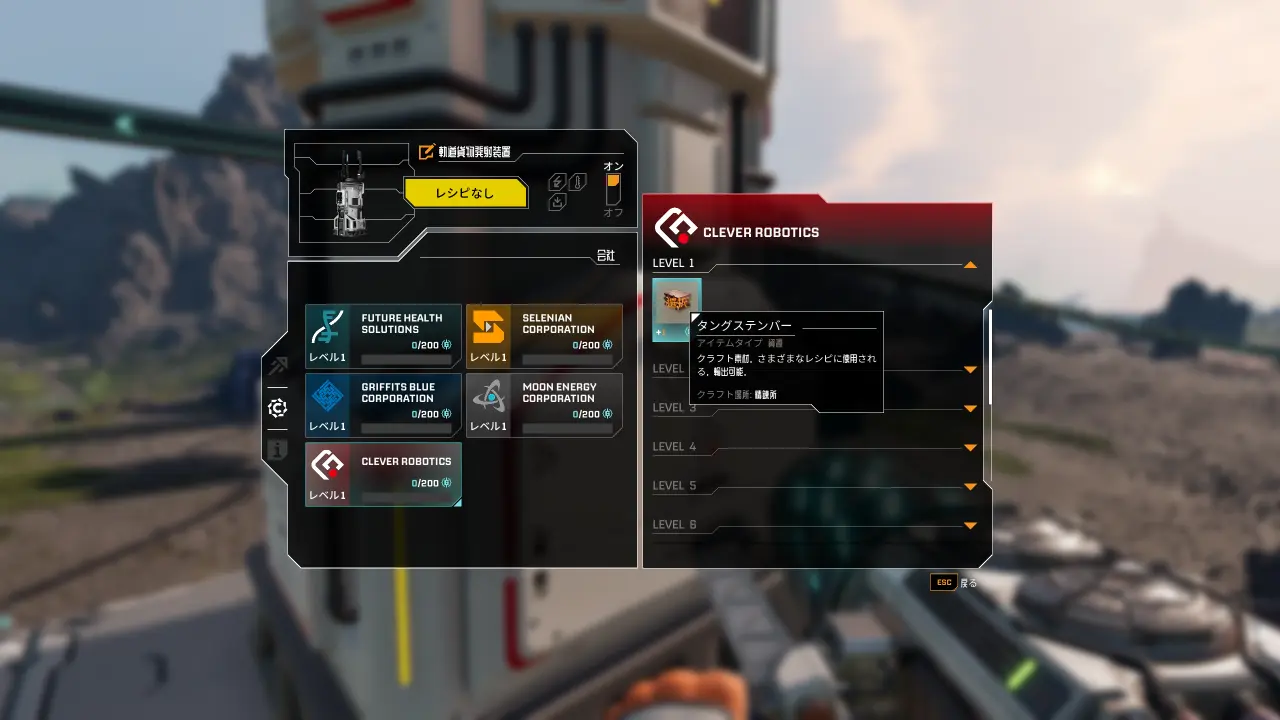Expand the LEVEL 6 section
The width and height of the screenshot is (1280, 720).
pos(969,526)
